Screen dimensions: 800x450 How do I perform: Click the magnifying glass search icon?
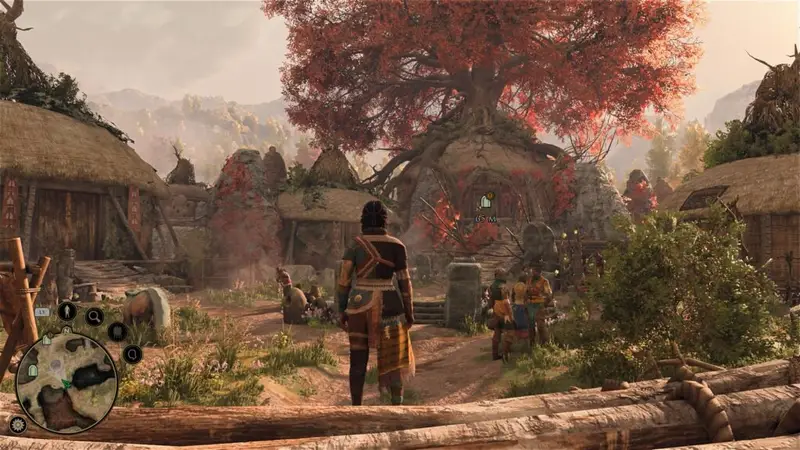coord(94,317)
